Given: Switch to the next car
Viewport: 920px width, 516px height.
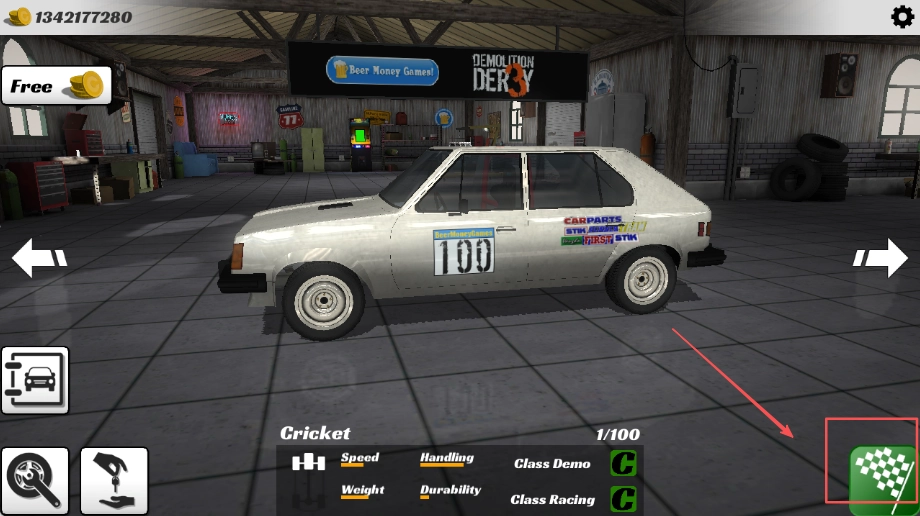Looking at the screenshot, I should click(881, 258).
